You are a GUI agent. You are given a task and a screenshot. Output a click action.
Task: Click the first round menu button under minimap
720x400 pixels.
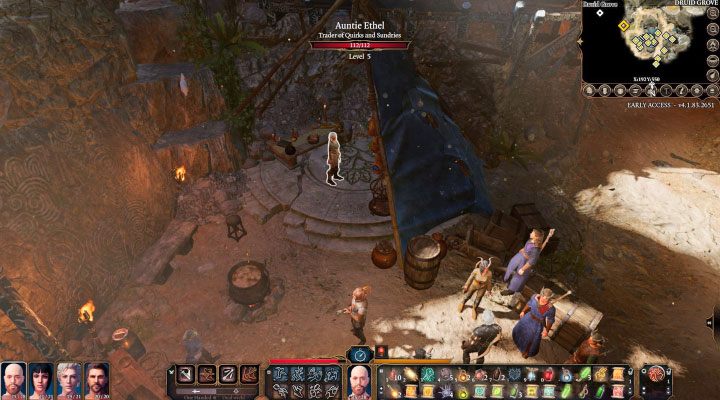[x=592, y=90]
